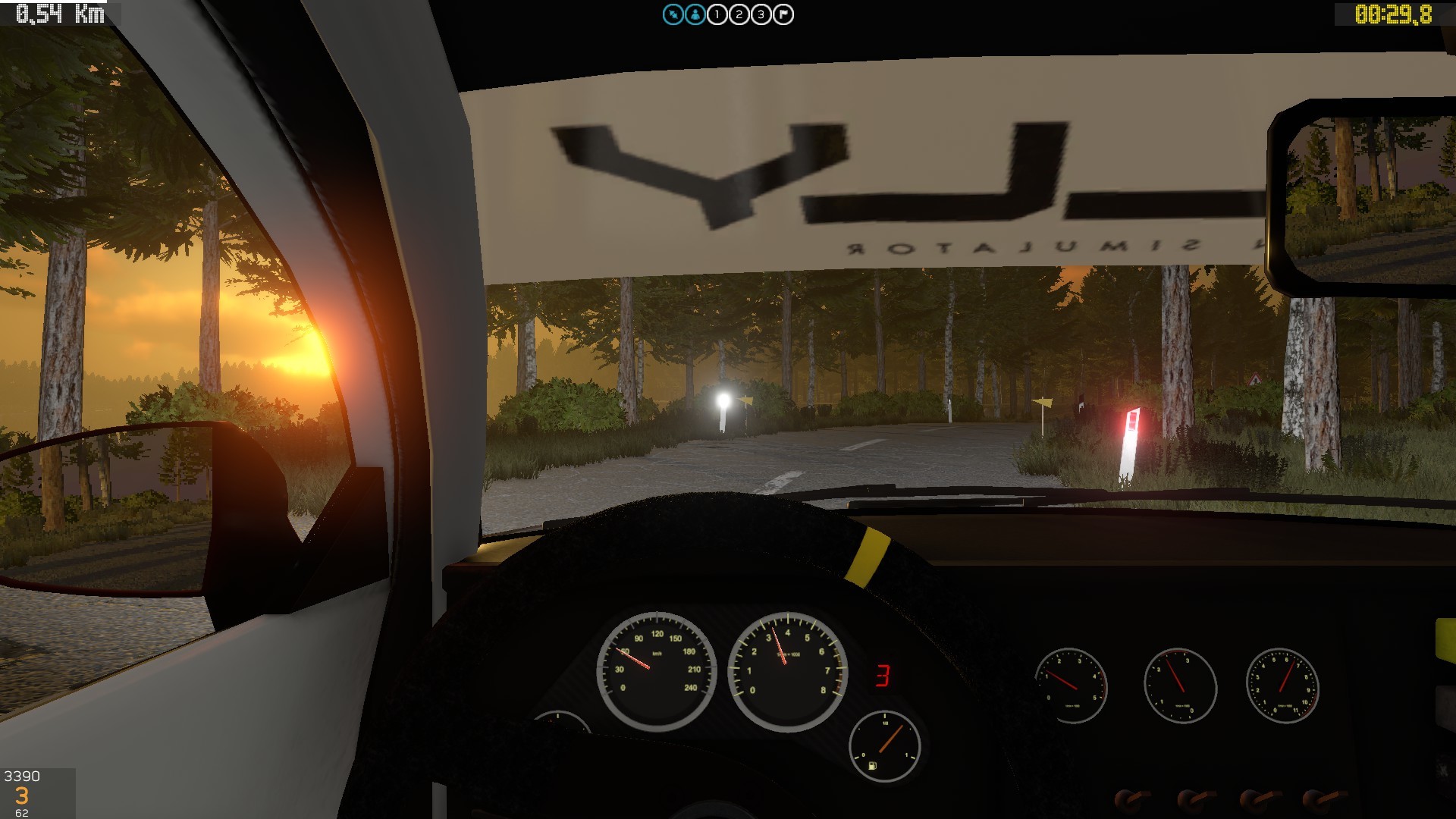The image size is (1456, 819).
Task: Toggle the flag marker at HUD's right end
Action: tap(781, 14)
